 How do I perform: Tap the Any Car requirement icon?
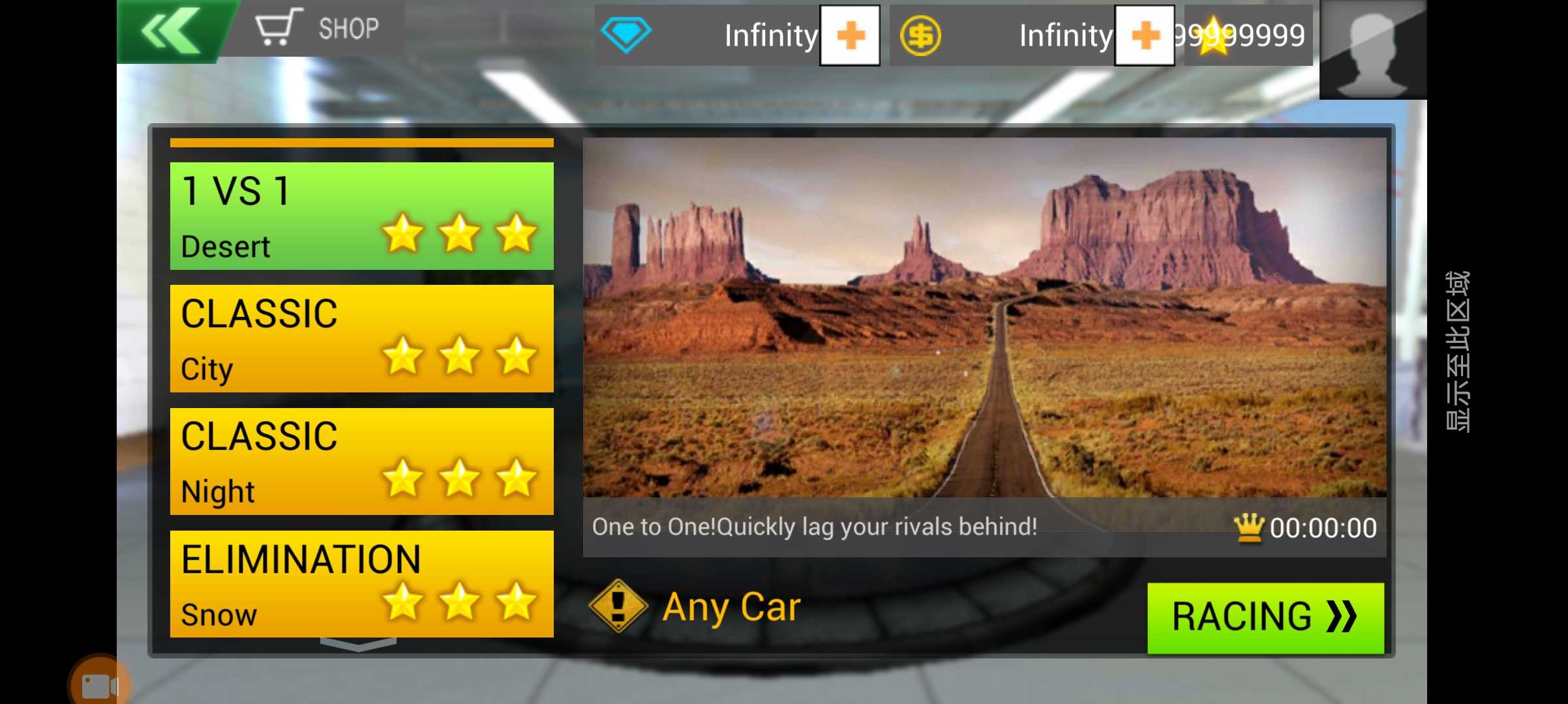click(x=617, y=606)
